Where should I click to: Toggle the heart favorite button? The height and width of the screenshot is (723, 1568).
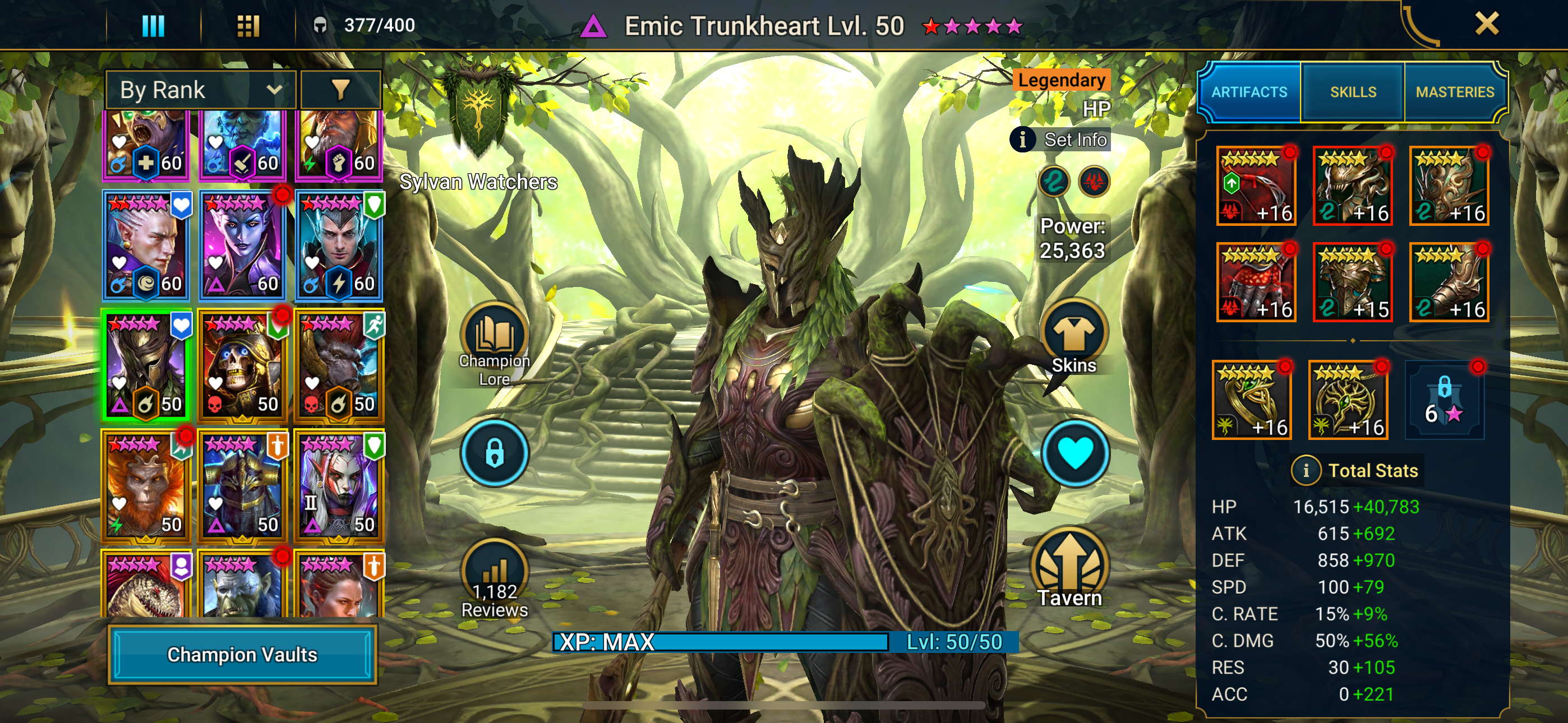1075,453
